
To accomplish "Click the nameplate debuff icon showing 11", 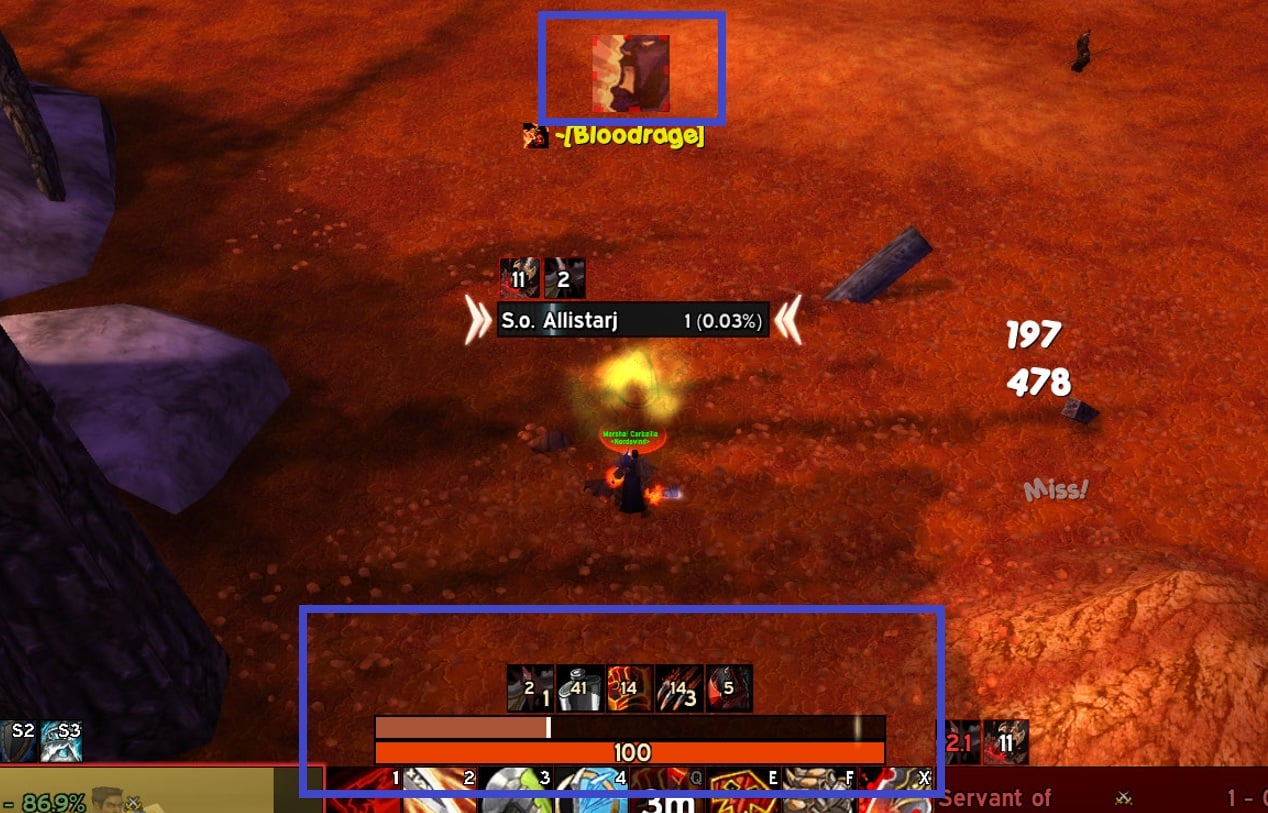I will (519, 278).
